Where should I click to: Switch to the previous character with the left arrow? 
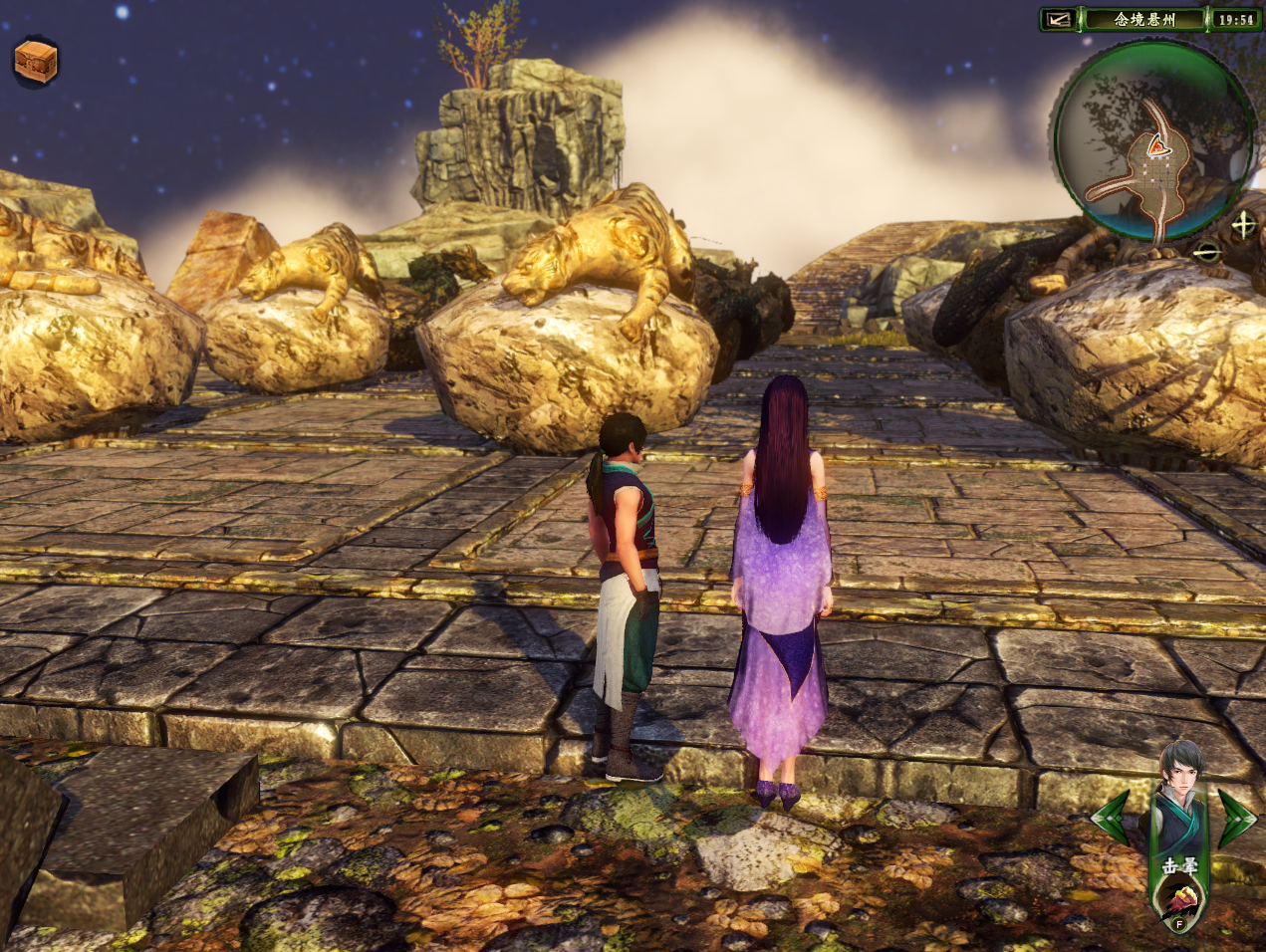coord(1113,818)
